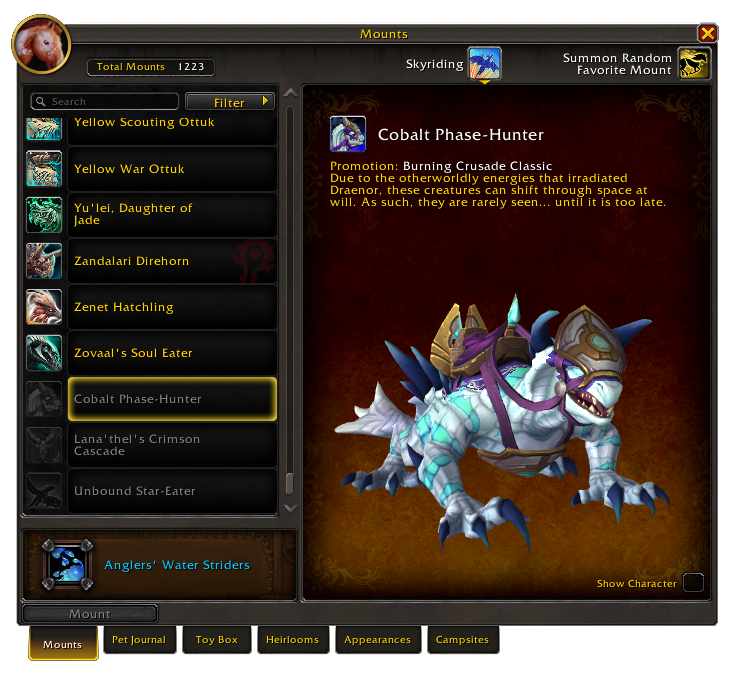Open the Appearances tab
The image size is (735, 675).
377,640
